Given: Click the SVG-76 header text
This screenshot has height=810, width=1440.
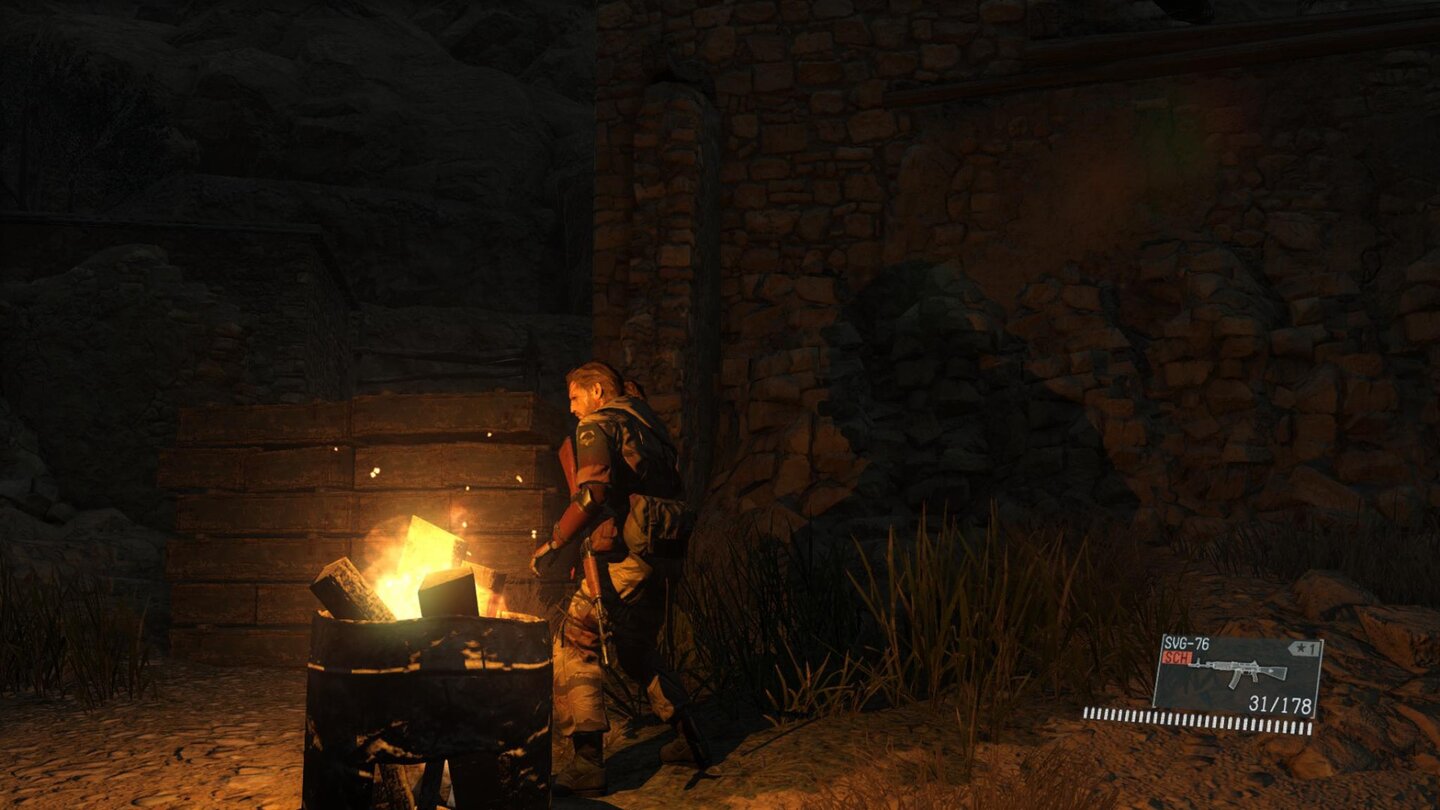Looking at the screenshot, I should [1187, 642].
